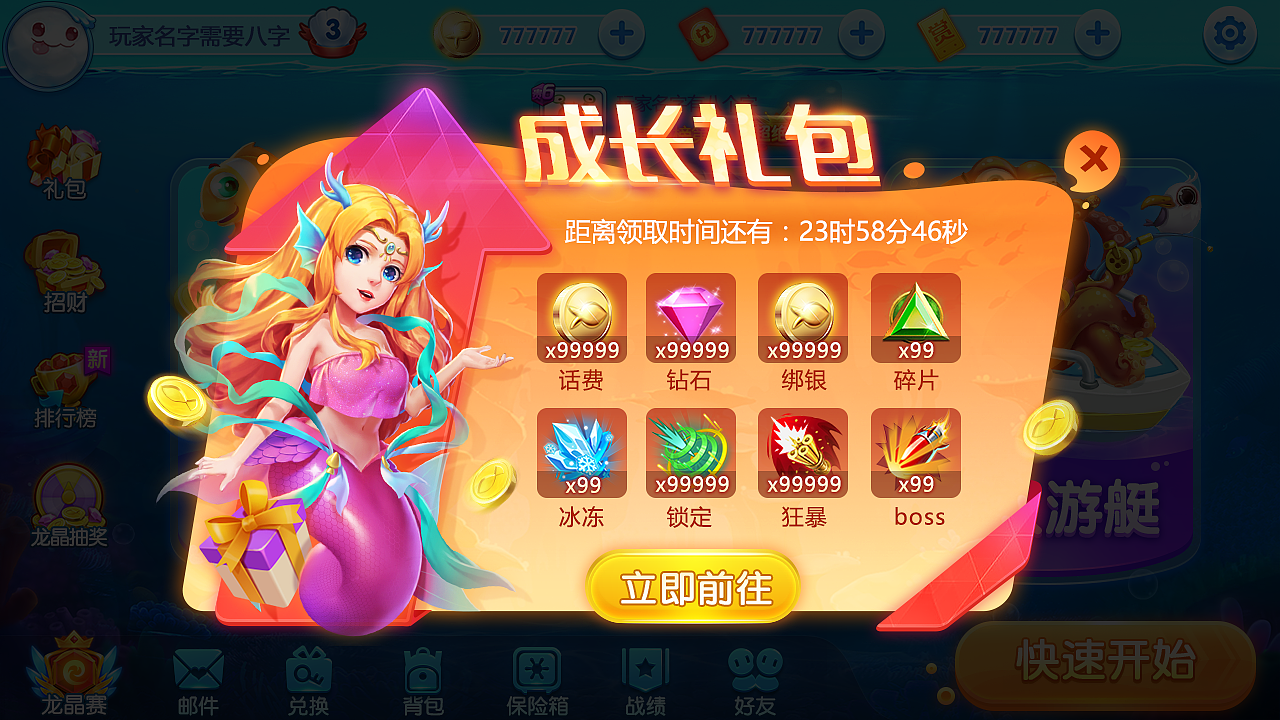The width and height of the screenshot is (1280, 720).
Task: View the 战绩 battle records
Action: [x=645, y=670]
